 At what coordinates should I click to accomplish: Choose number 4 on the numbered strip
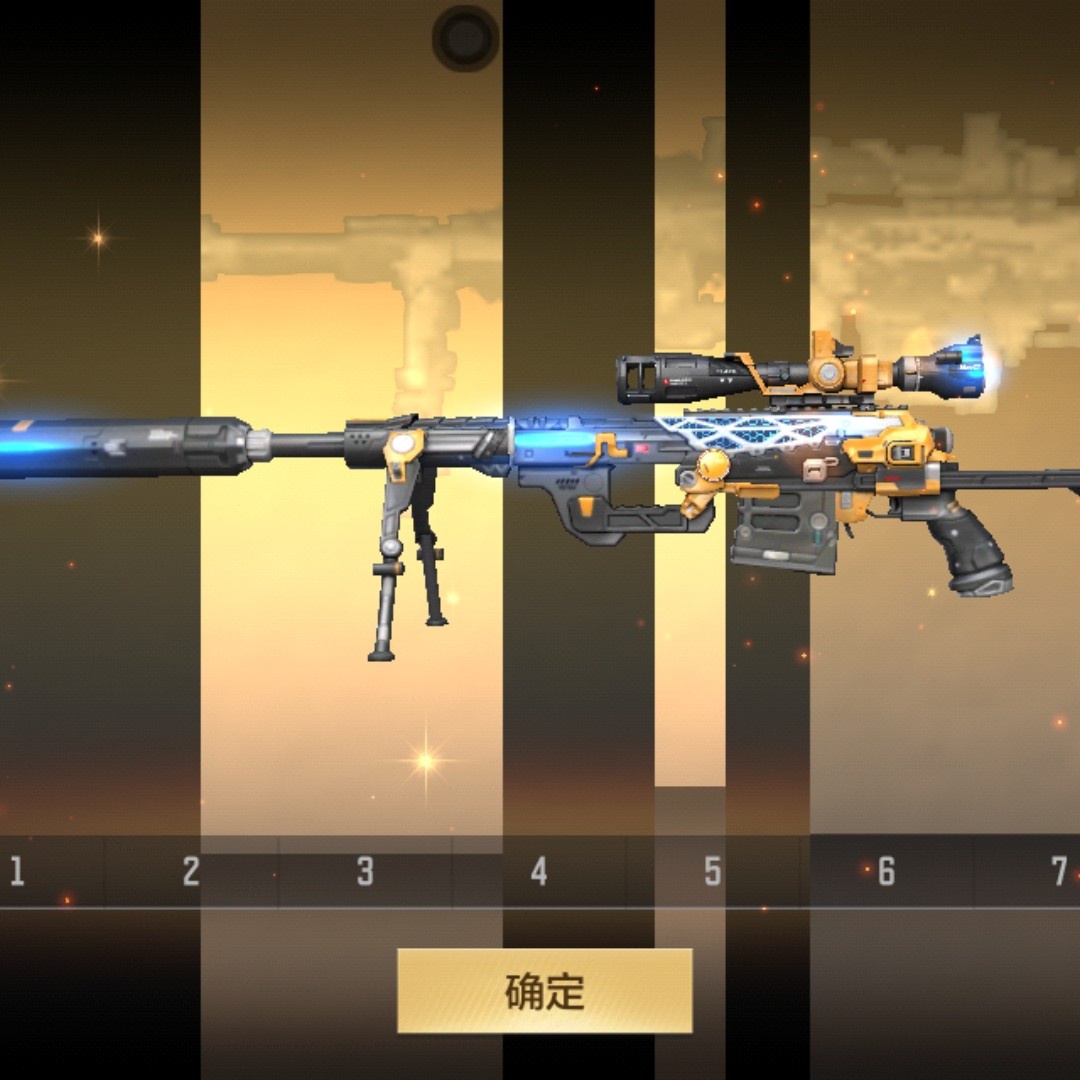(539, 871)
